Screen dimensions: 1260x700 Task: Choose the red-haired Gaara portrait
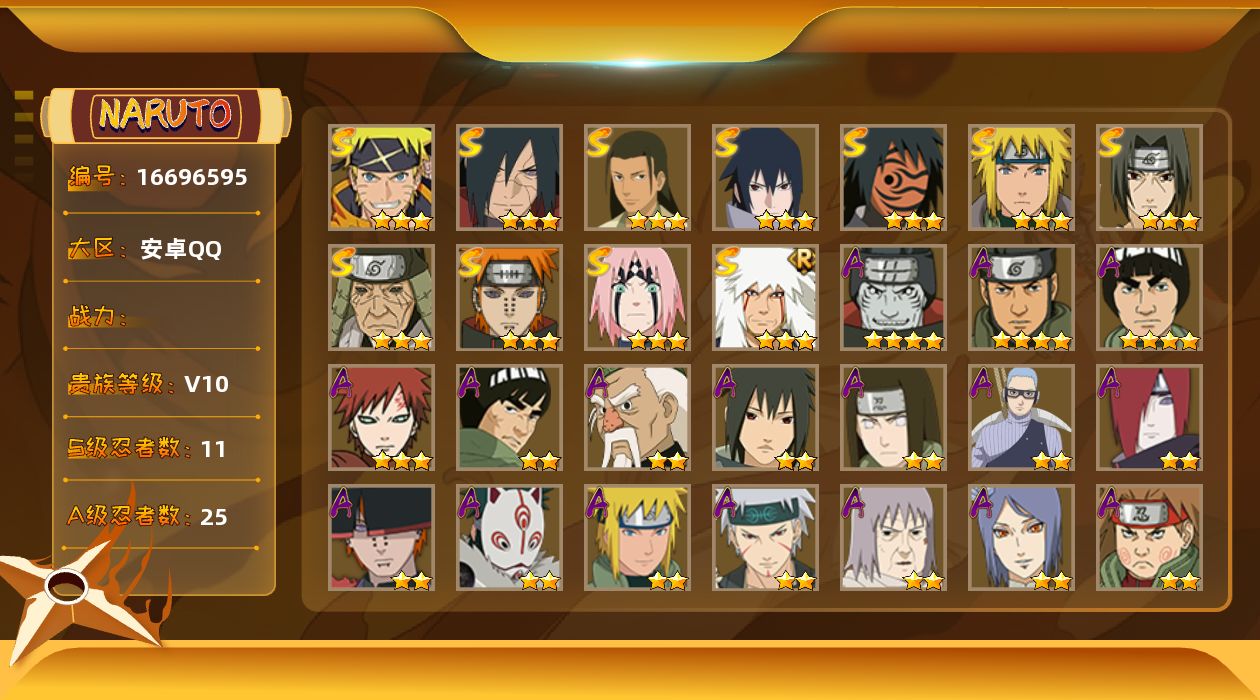(381, 418)
